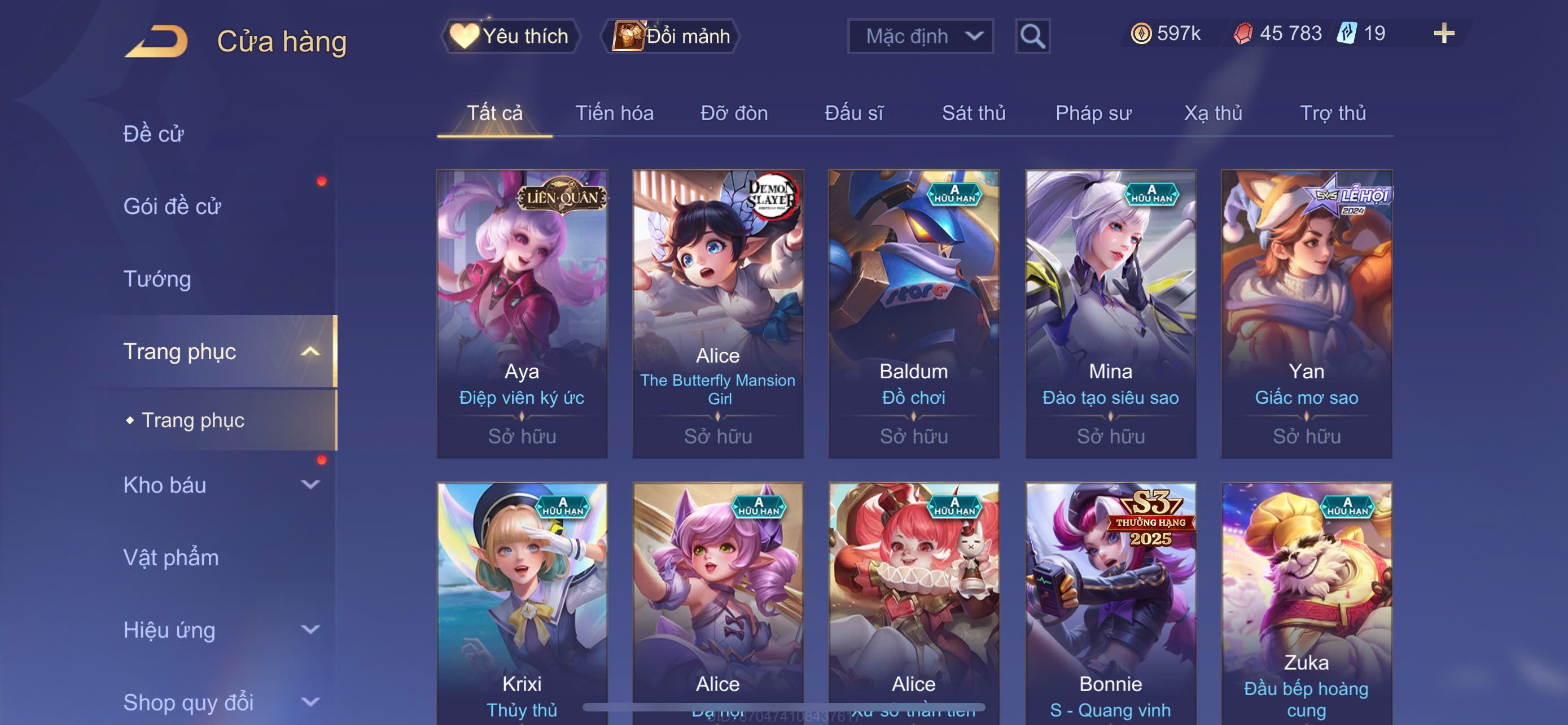Filter by the Pháp sư tab

(1093, 113)
